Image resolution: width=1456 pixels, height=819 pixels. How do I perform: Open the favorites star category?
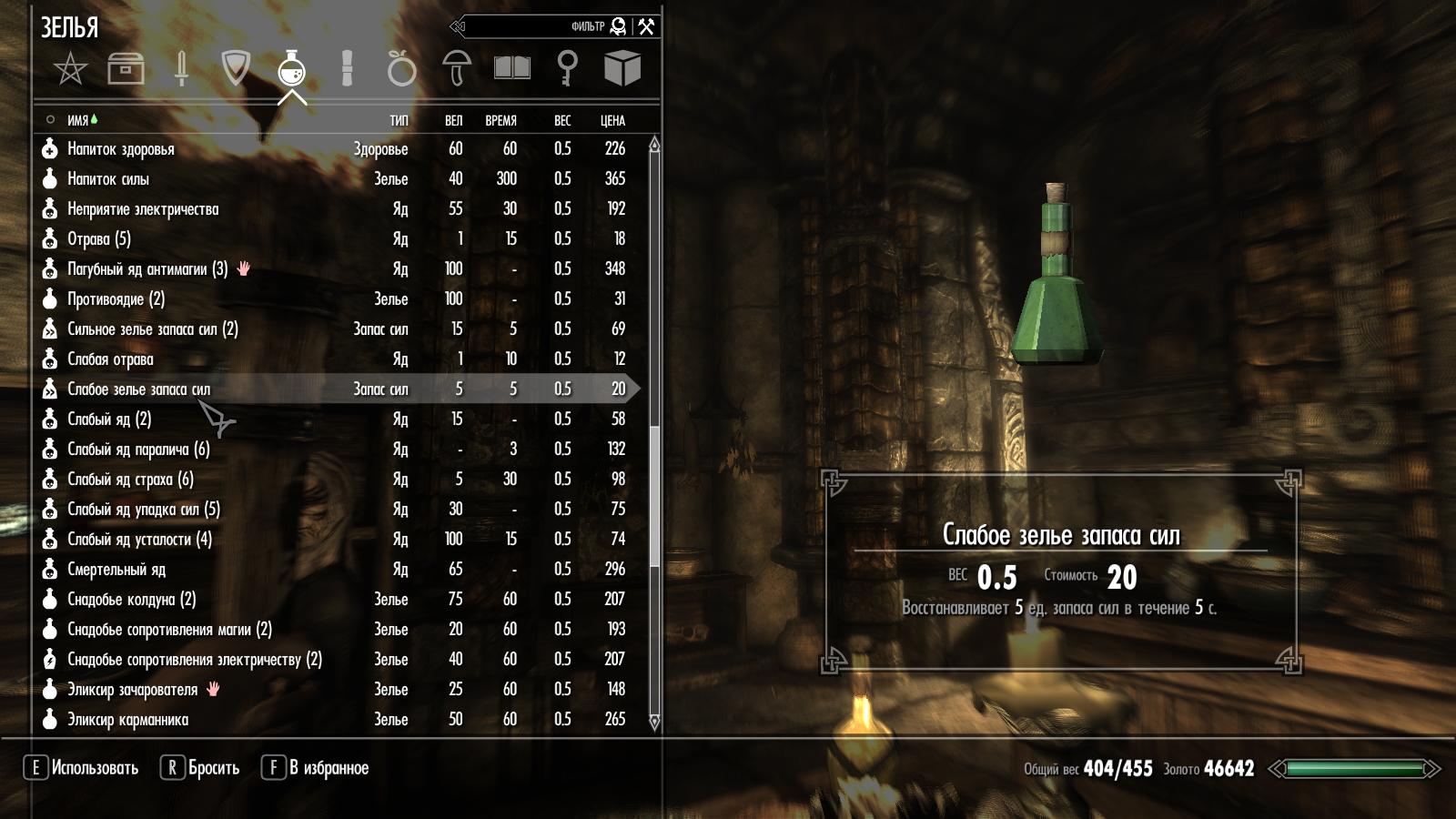tap(70, 69)
